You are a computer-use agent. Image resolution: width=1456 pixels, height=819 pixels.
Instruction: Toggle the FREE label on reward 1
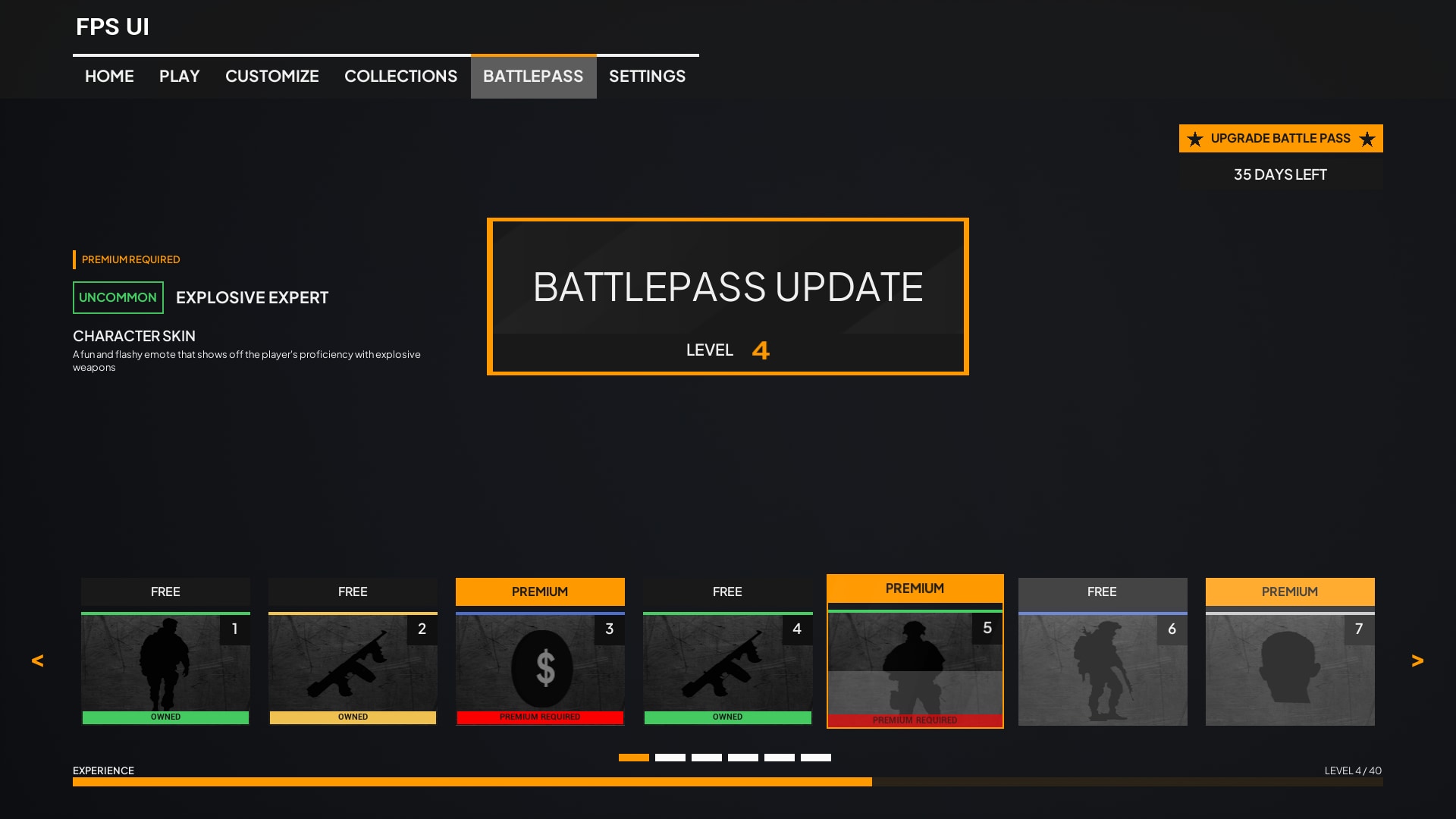click(x=165, y=591)
